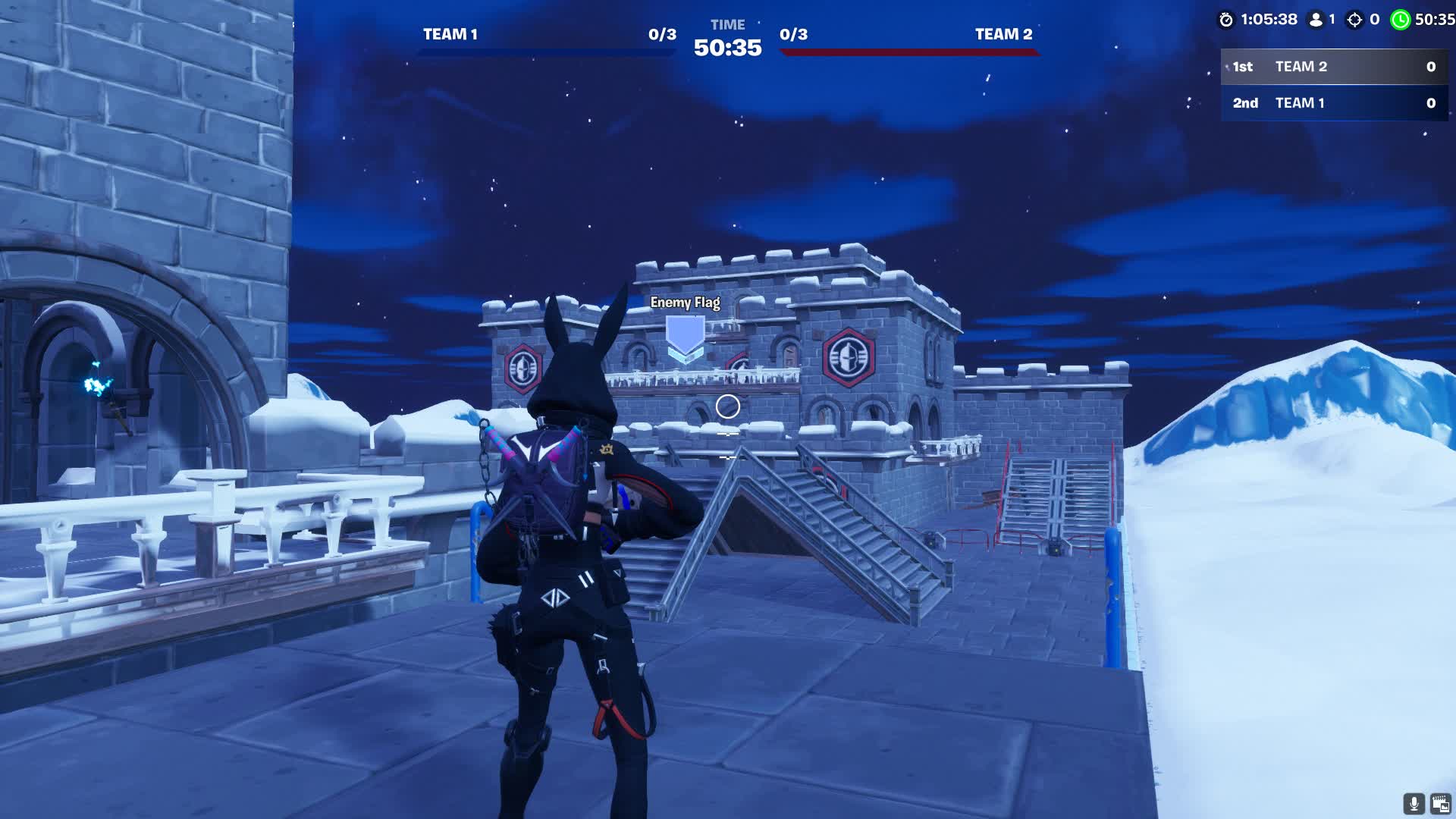Click the stopwatch match timer icon
Screen dimensions: 1456x819
point(1227,20)
